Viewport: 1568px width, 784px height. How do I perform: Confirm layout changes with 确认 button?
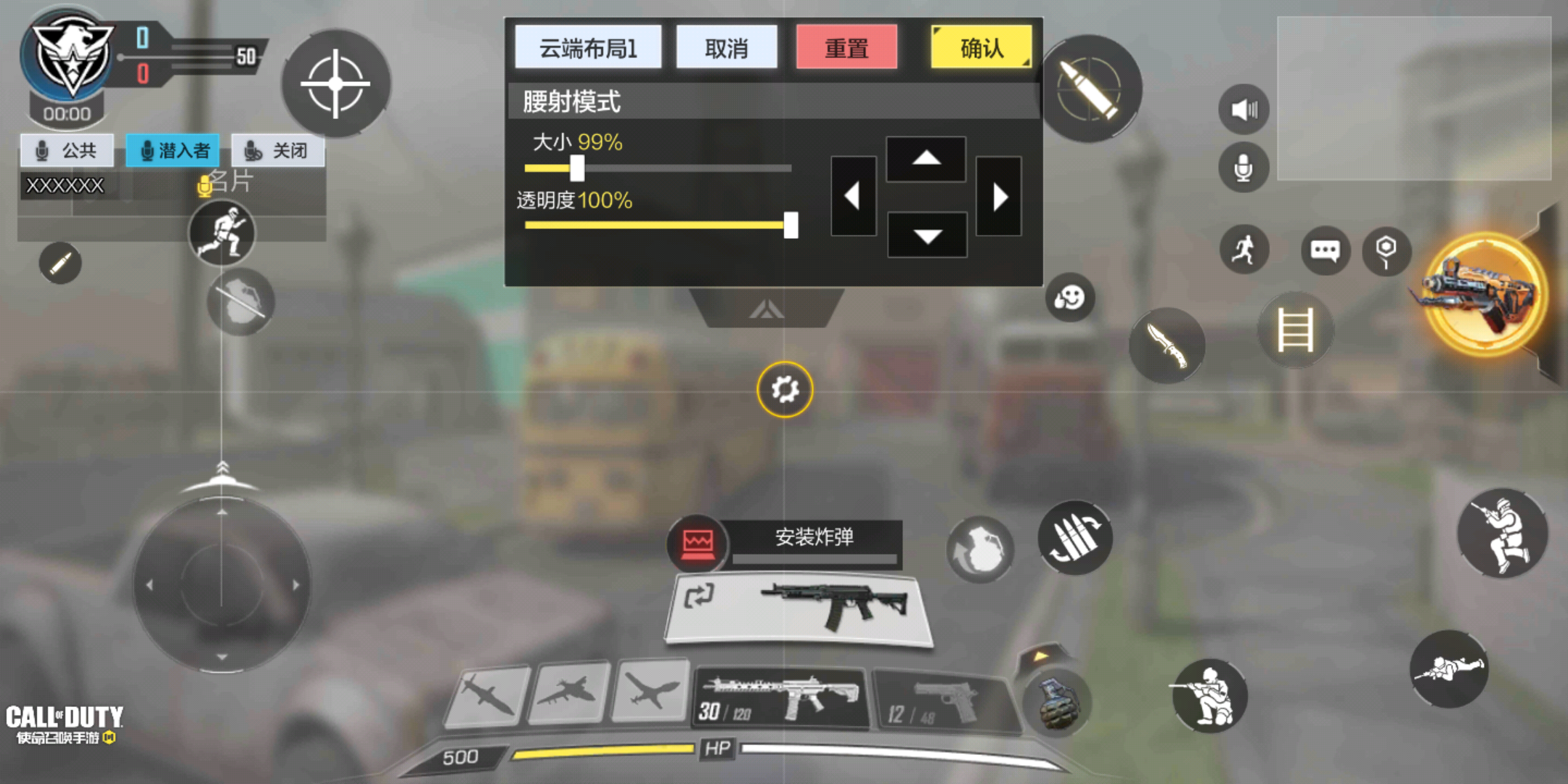[x=981, y=46]
